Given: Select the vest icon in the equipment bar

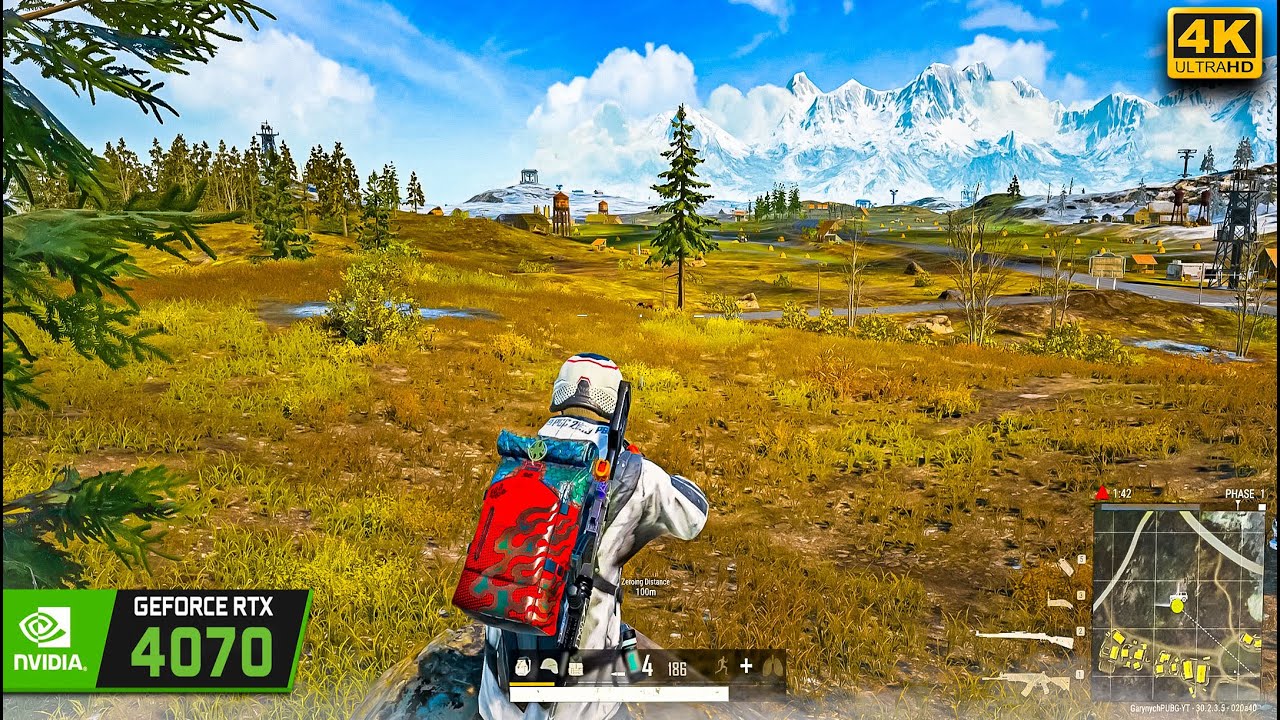Looking at the screenshot, I should click(x=576, y=666).
